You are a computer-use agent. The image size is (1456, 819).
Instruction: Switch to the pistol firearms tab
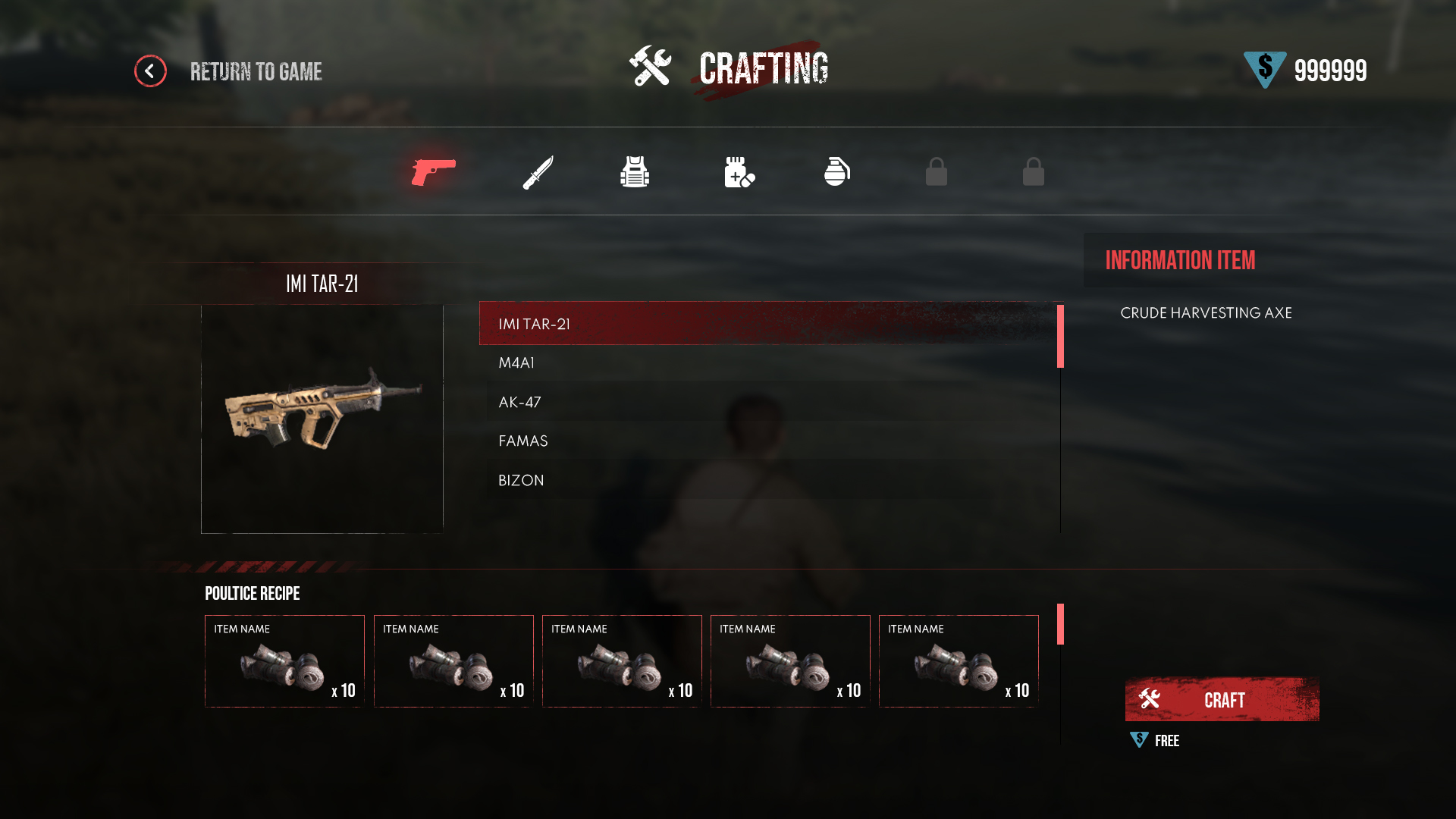pos(433,172)
